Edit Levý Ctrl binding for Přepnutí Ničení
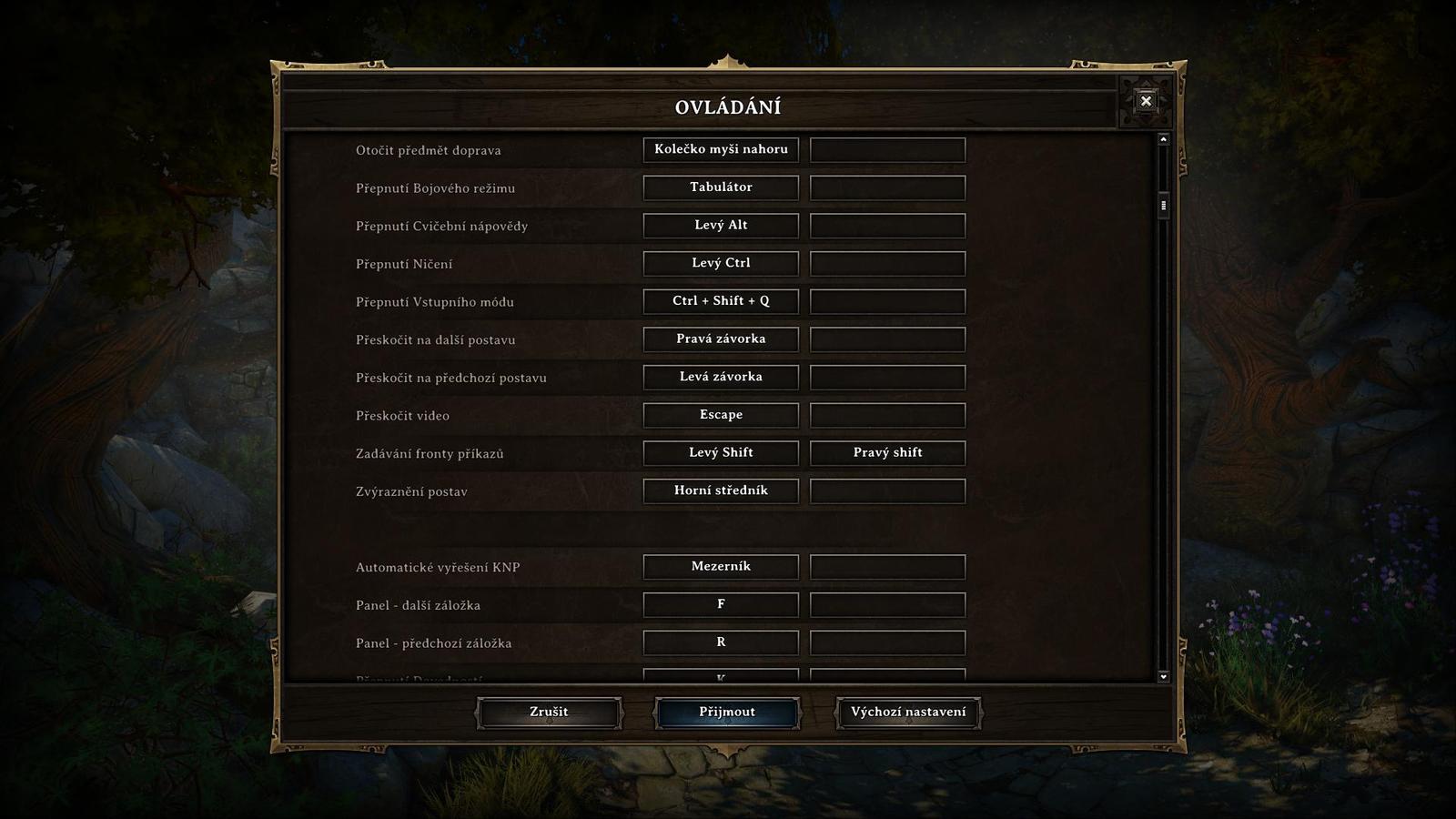1456x819 pixels. (721, 263)
